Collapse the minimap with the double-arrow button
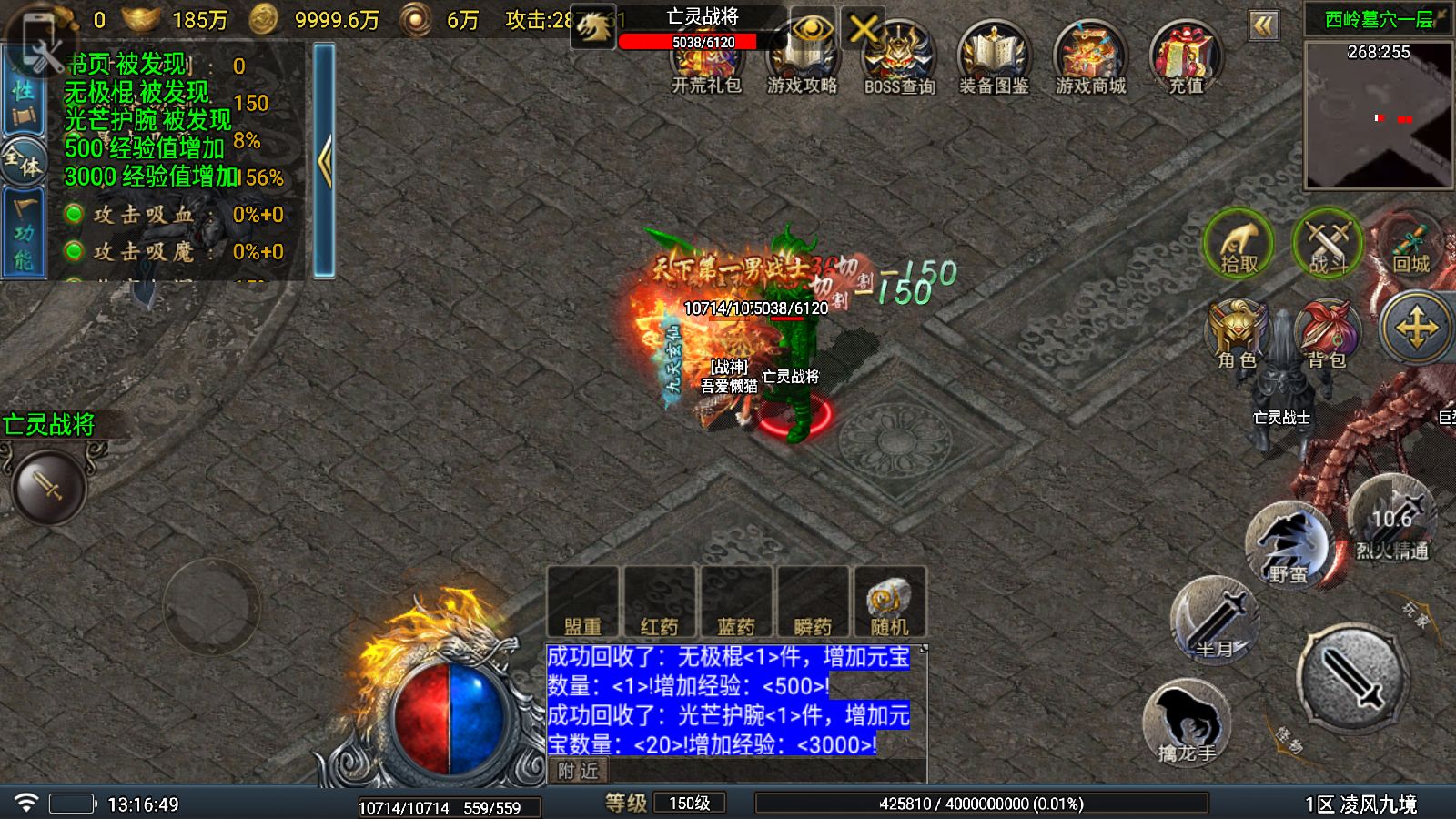 (1265, 27)
